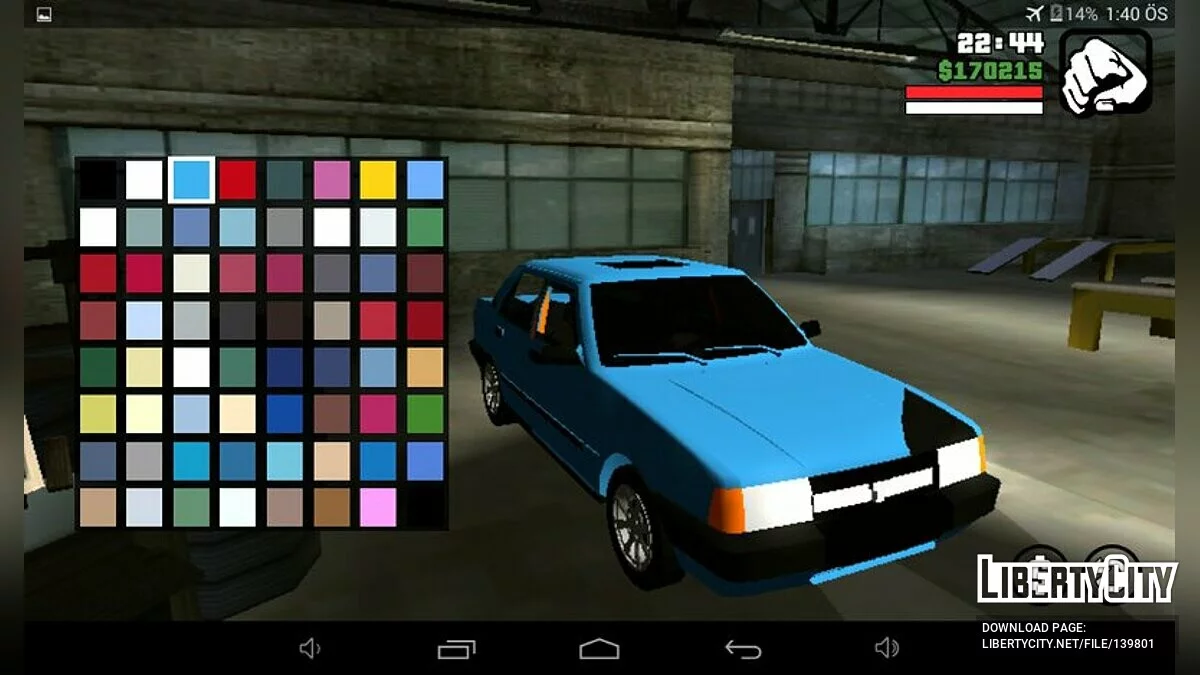Image resolution: width=1200 pixels, height=675 pixels.
Task: Apply the light pastel pink swatch
Action: (378, 507)
